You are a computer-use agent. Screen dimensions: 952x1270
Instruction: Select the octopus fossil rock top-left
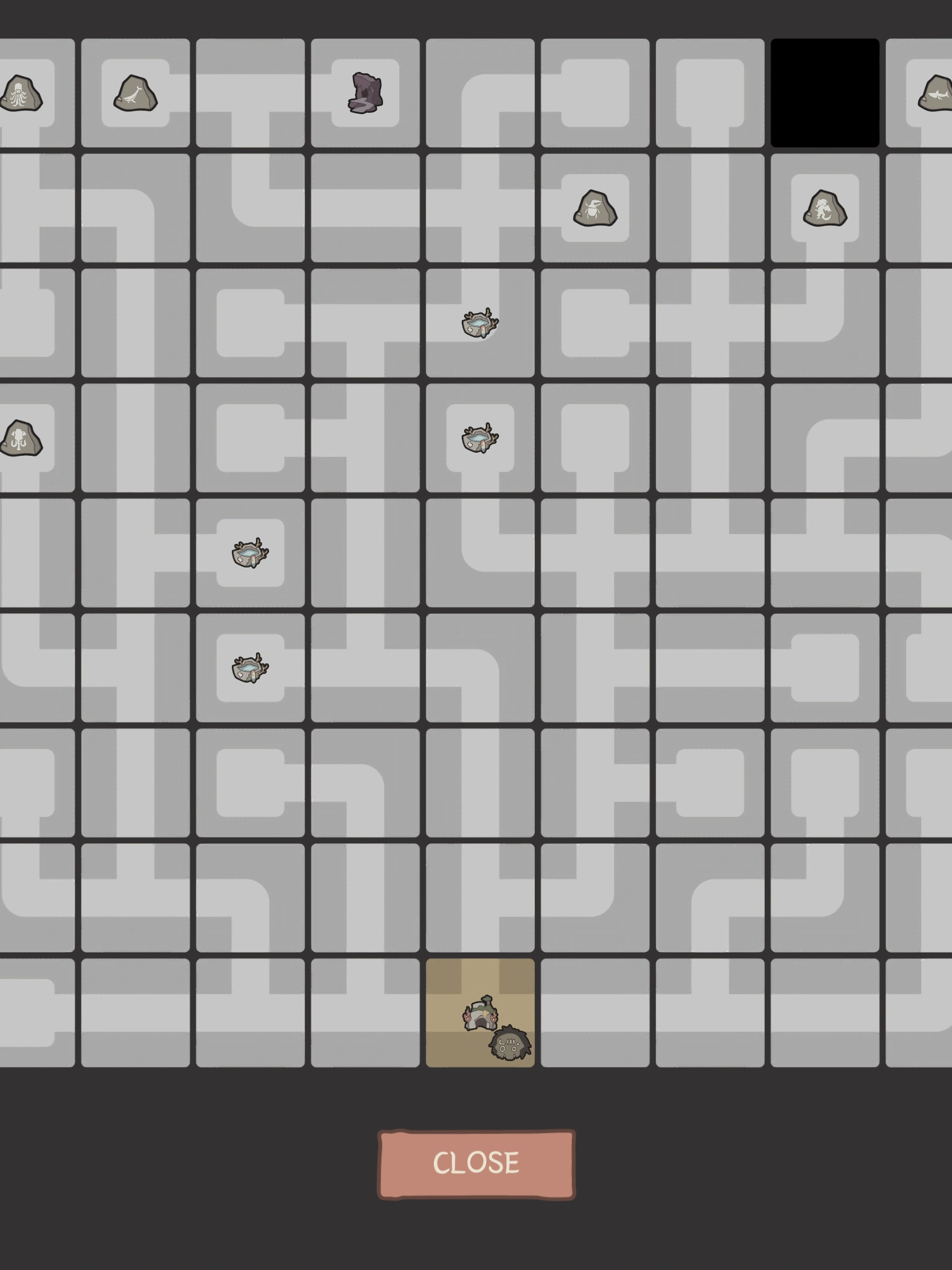pyautogui.click(x=22, y=92)
